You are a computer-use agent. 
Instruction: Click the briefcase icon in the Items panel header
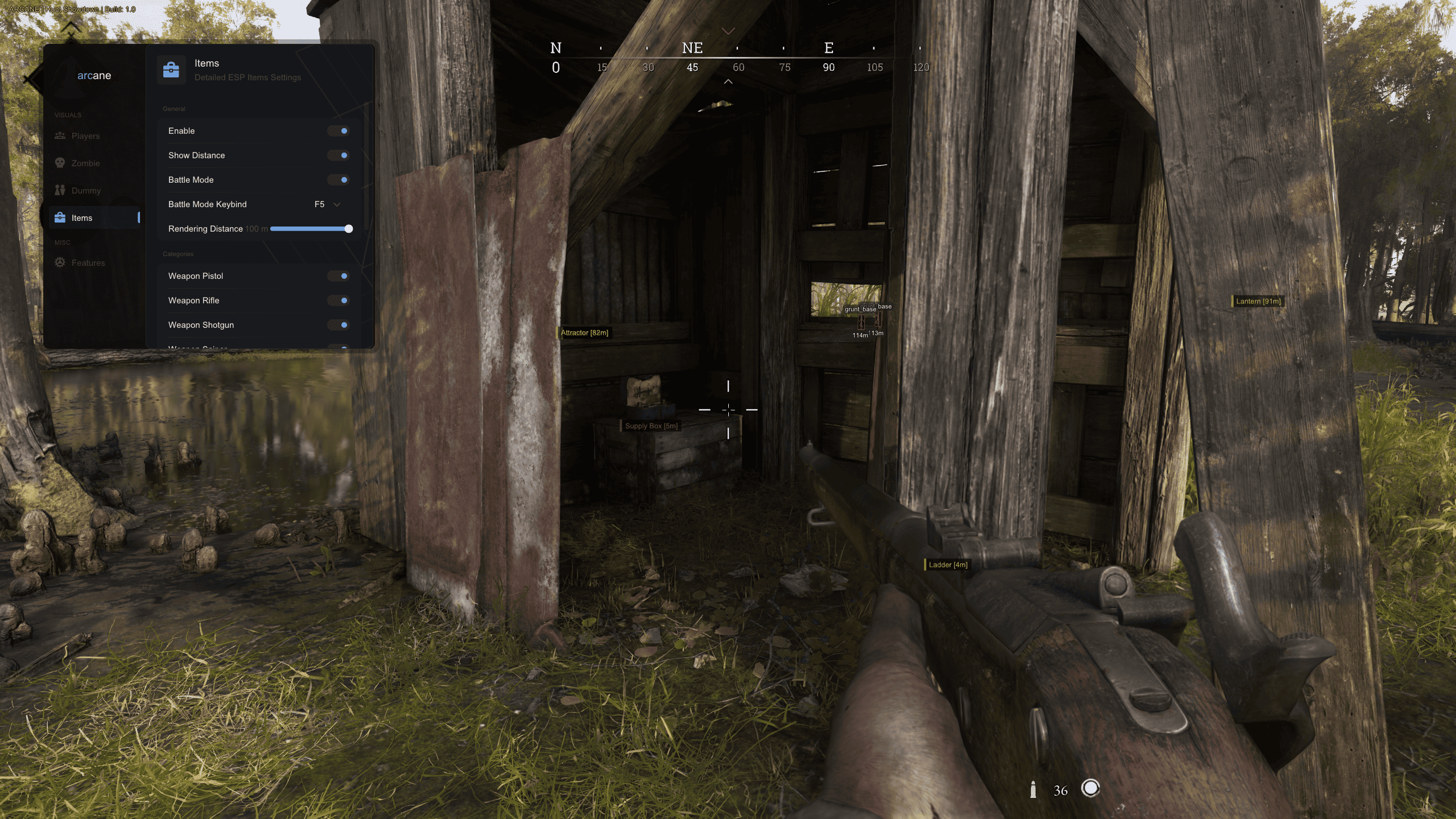click(x=171, y=69)
